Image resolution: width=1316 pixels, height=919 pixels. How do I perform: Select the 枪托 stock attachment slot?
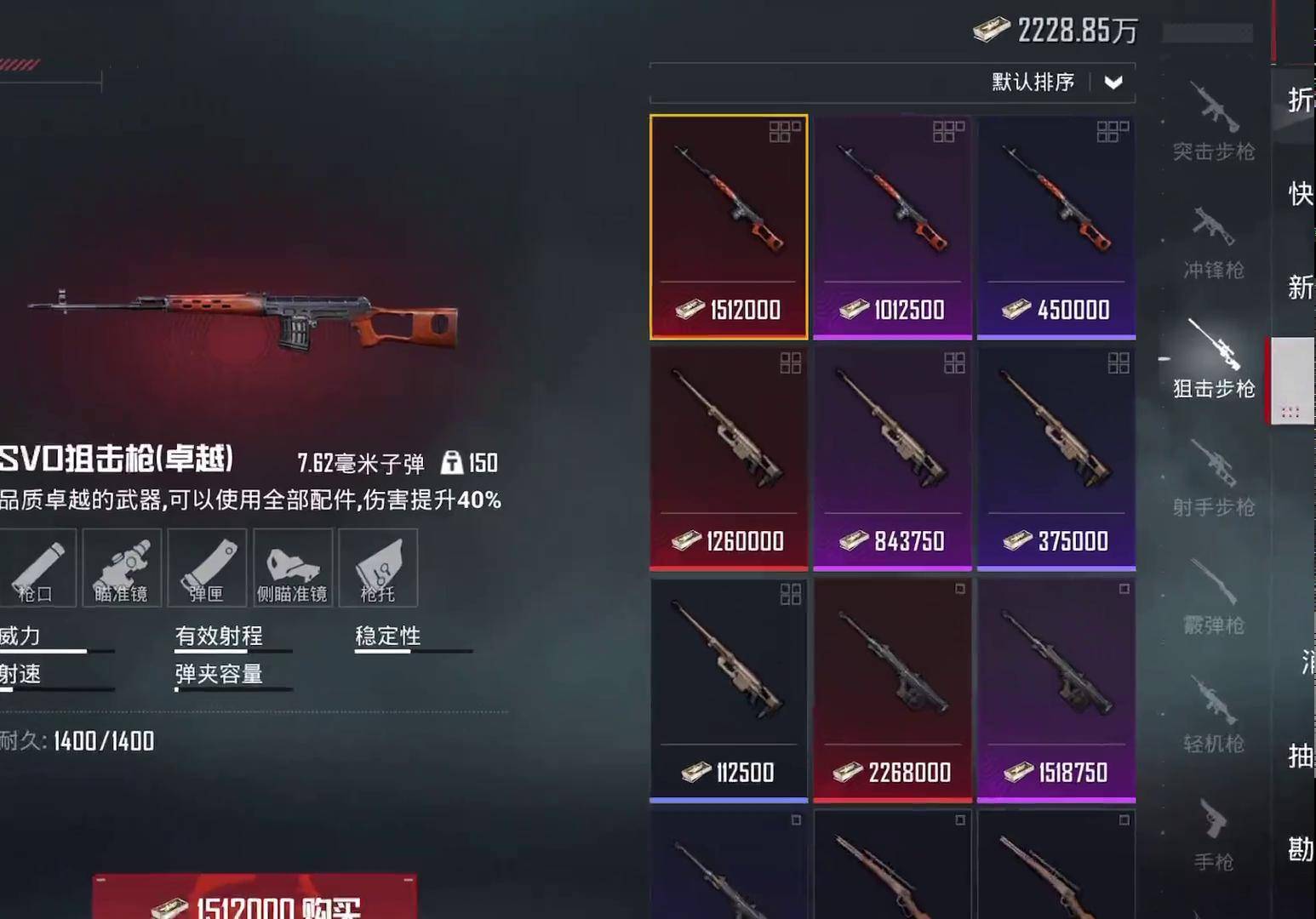click(378, 568)
